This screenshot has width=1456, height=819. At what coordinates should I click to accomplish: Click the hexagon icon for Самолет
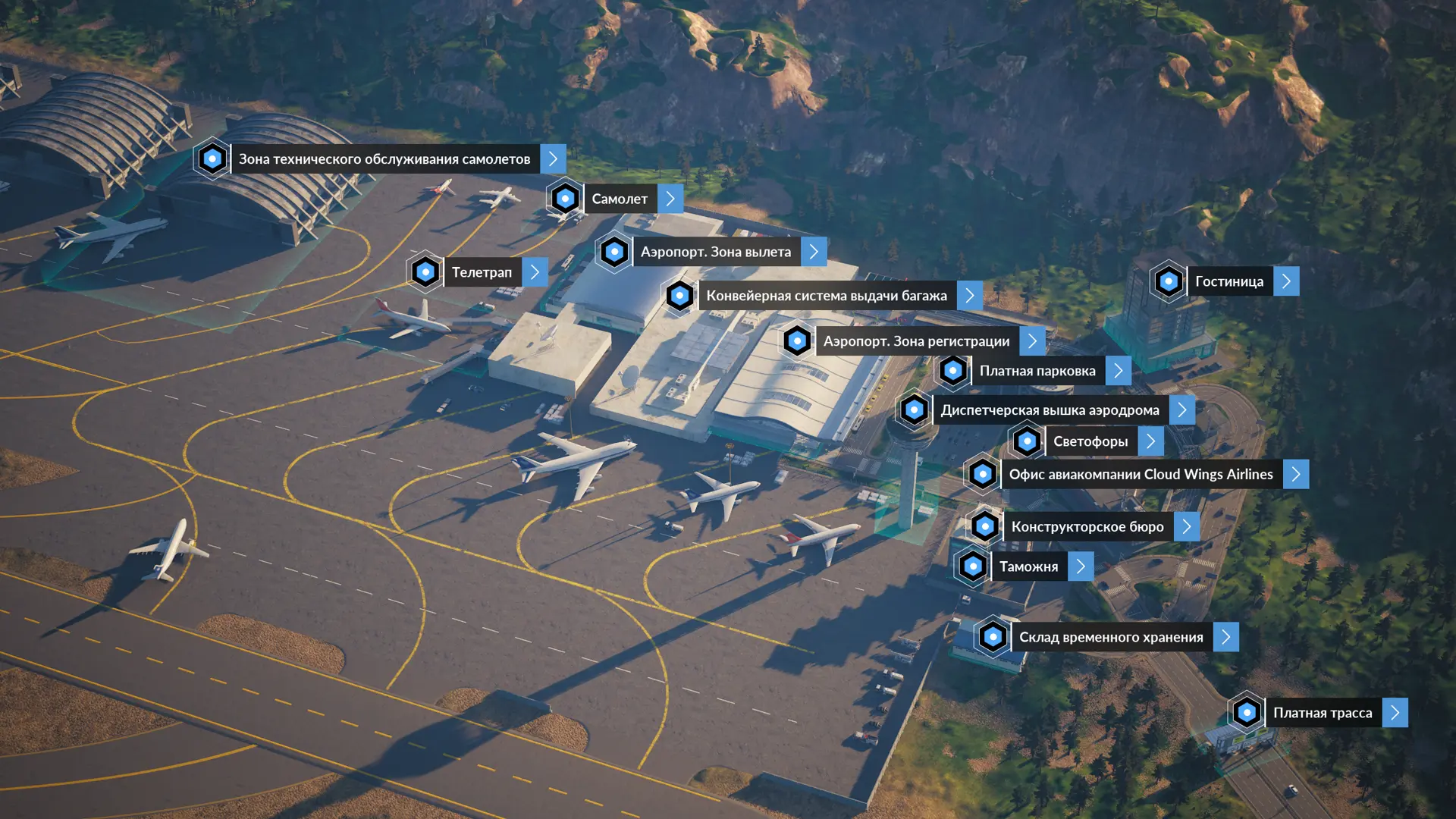pyautogui.click(x=565, y=199)
